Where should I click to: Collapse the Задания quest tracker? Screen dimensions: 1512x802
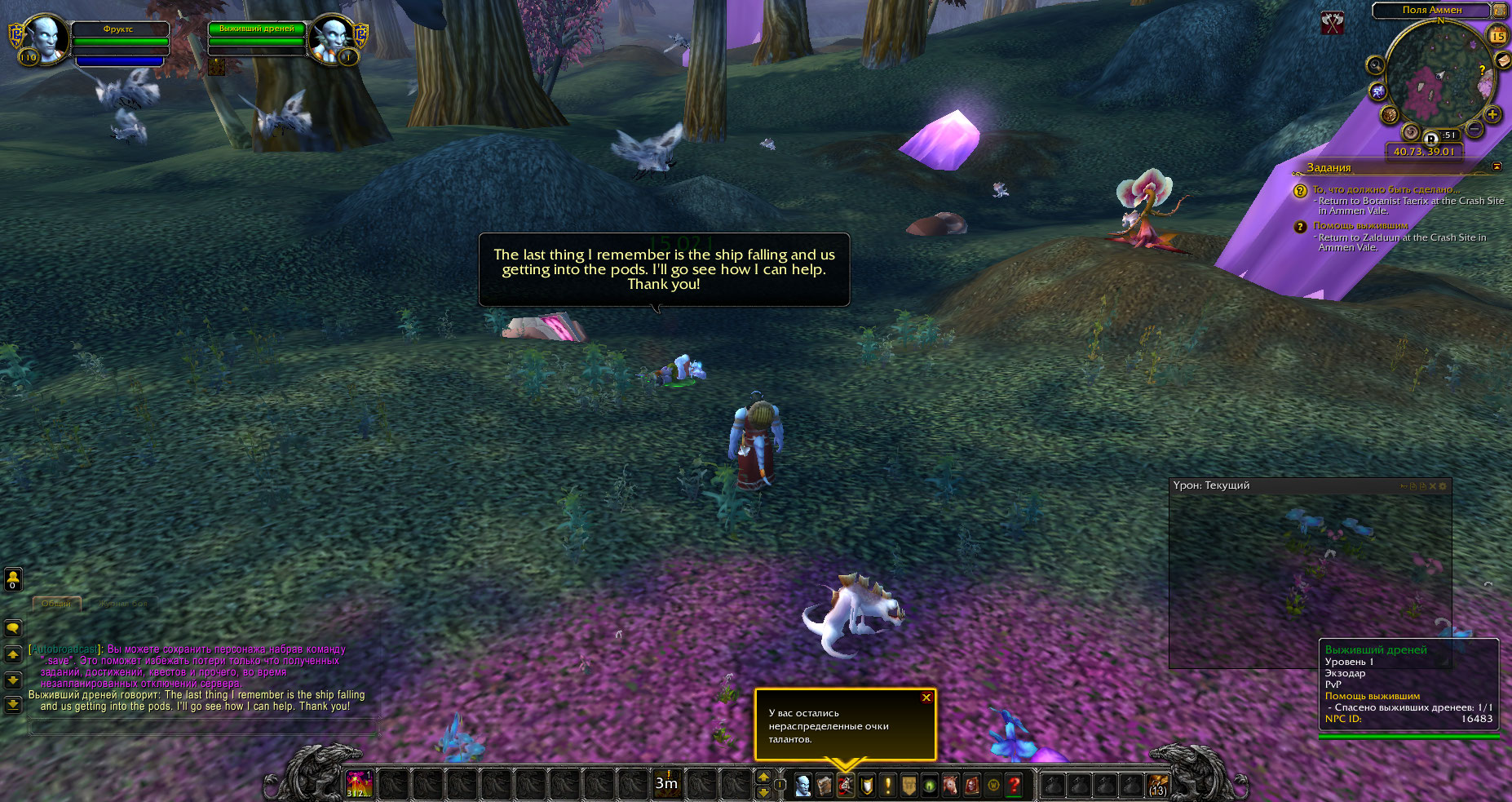point(1497,166)
